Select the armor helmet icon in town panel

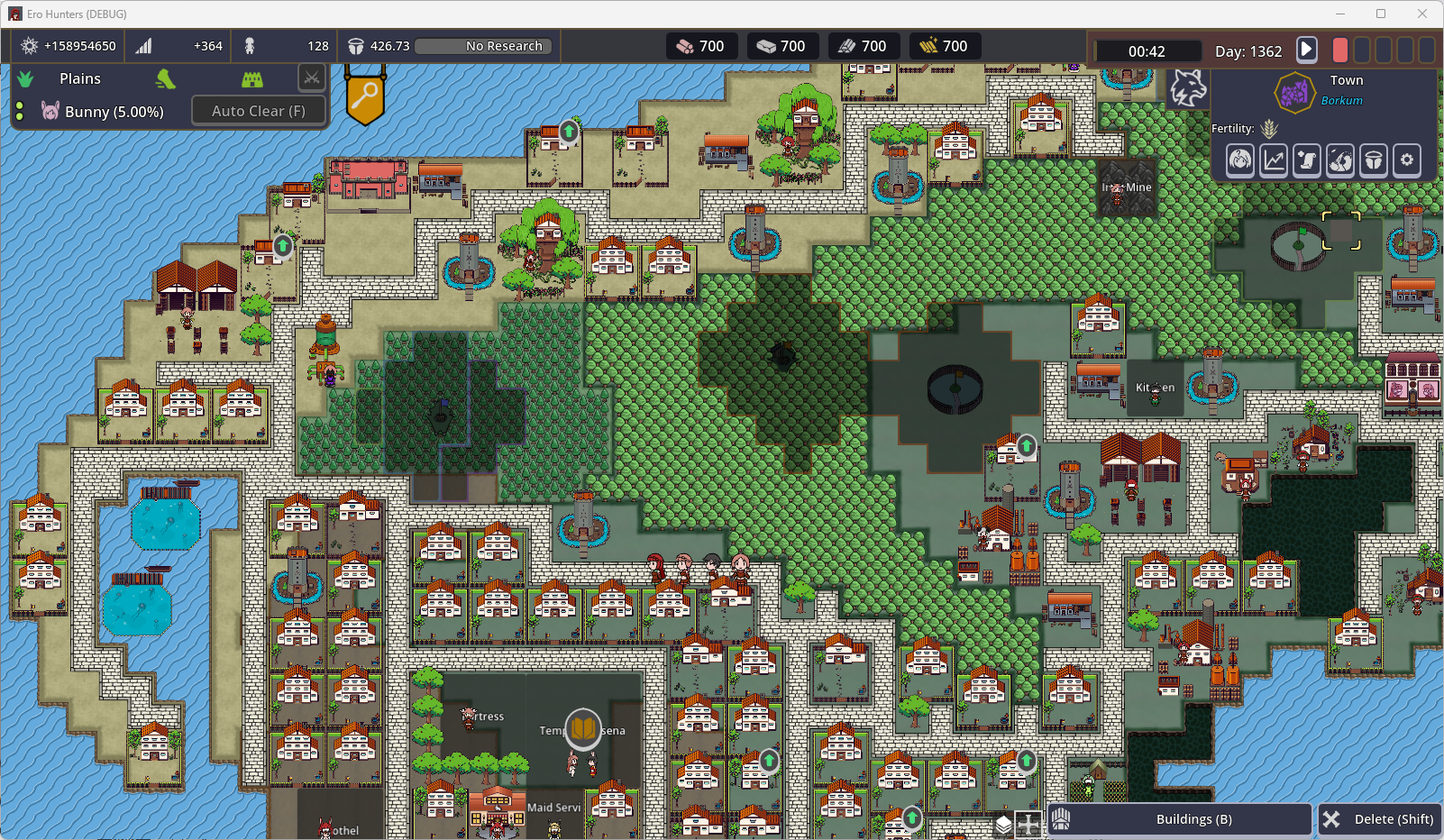(1374, 160)
